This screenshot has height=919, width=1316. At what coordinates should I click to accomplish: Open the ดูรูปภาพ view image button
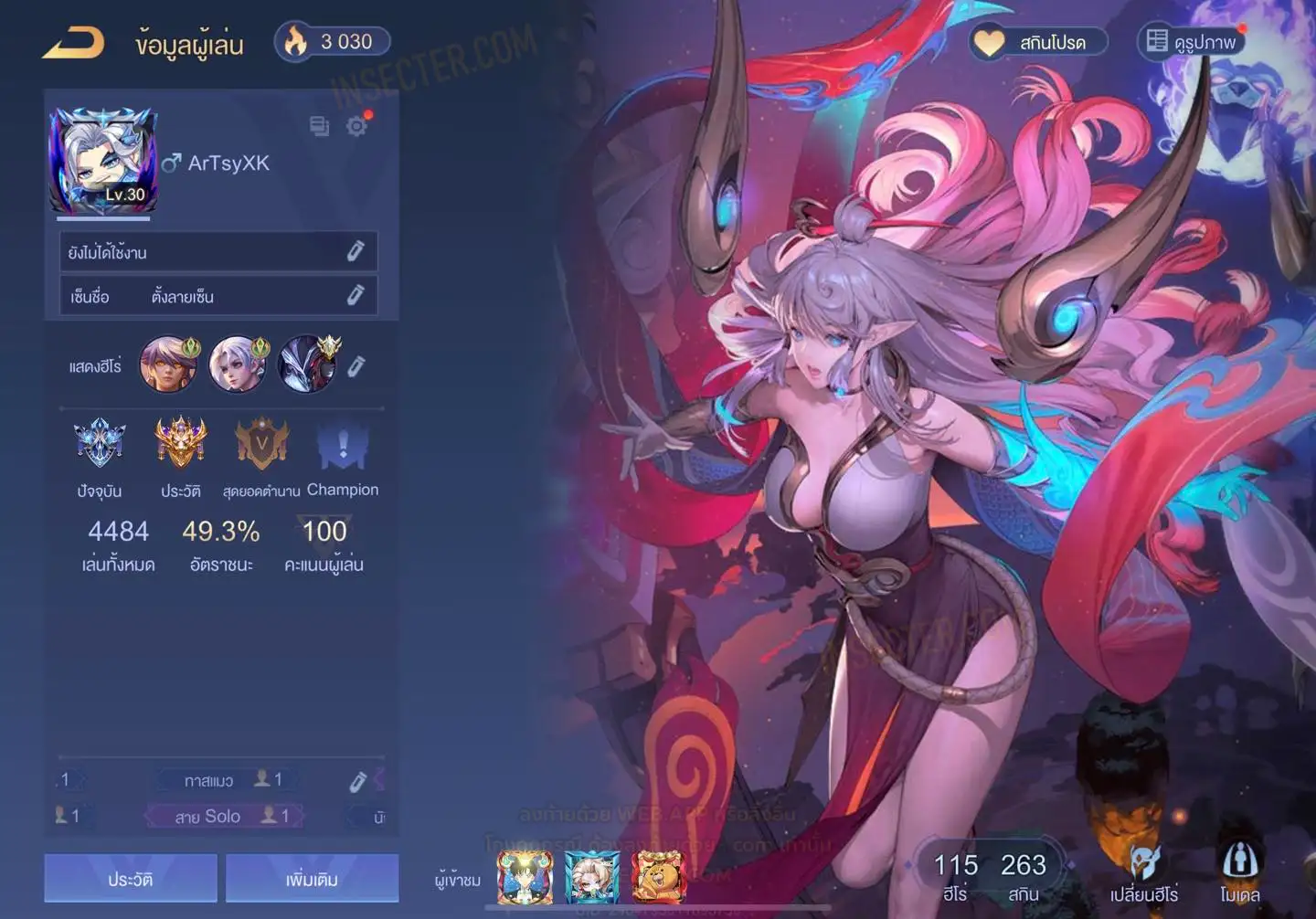pyautogui.click(x=1192, y=42)
